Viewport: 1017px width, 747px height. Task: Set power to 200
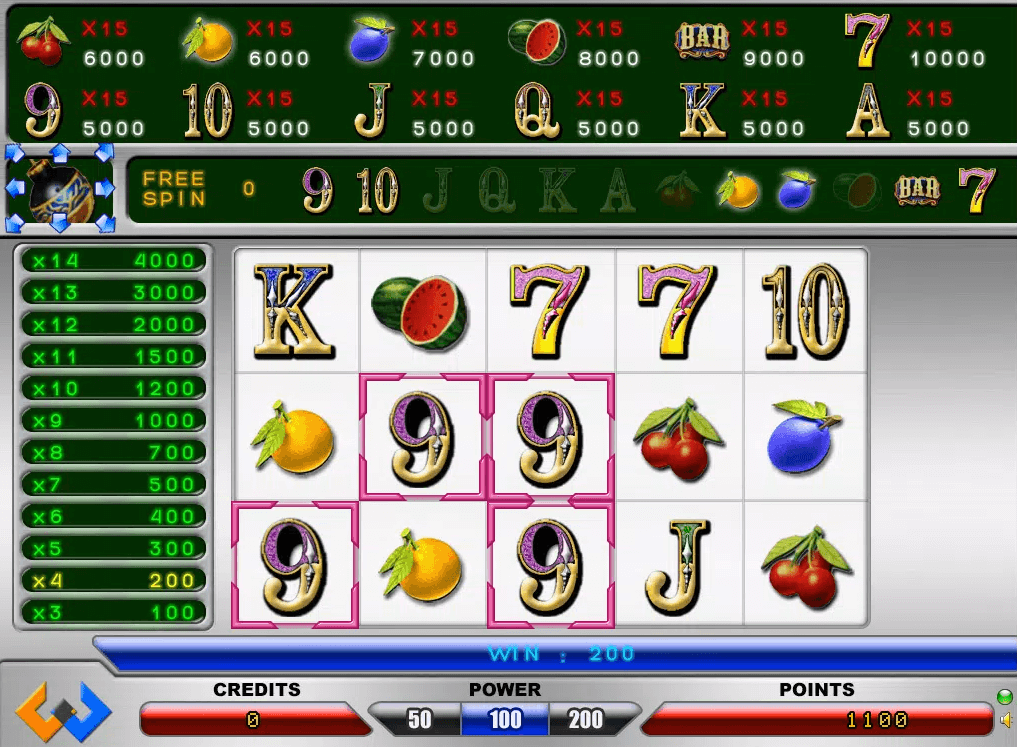[585, 719]
